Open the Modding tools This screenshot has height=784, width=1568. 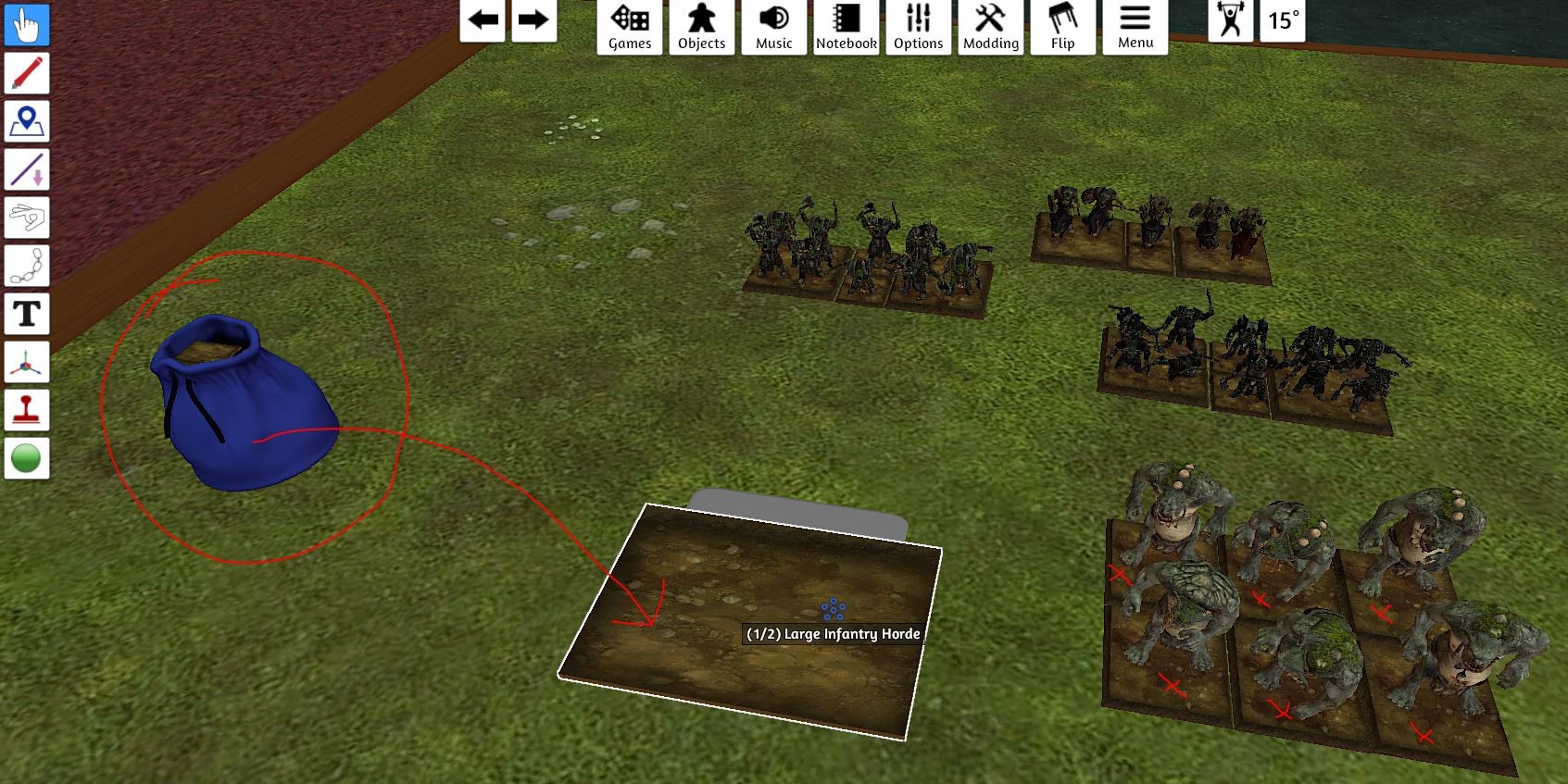[990, 25]
